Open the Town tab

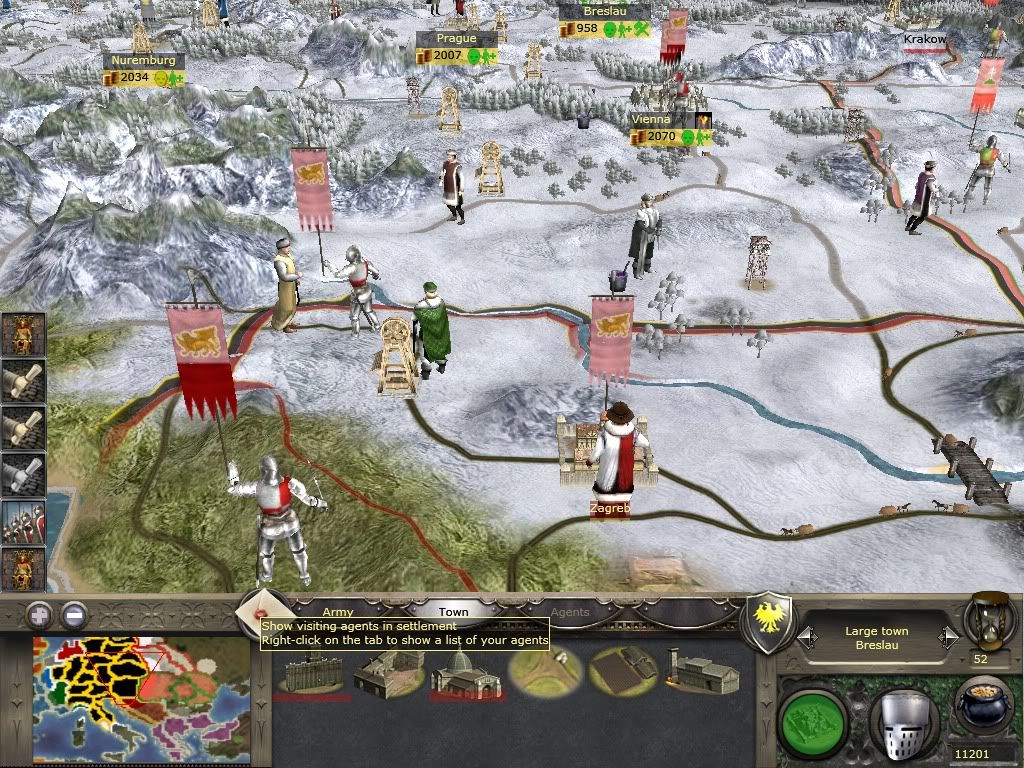coord(453,611)
